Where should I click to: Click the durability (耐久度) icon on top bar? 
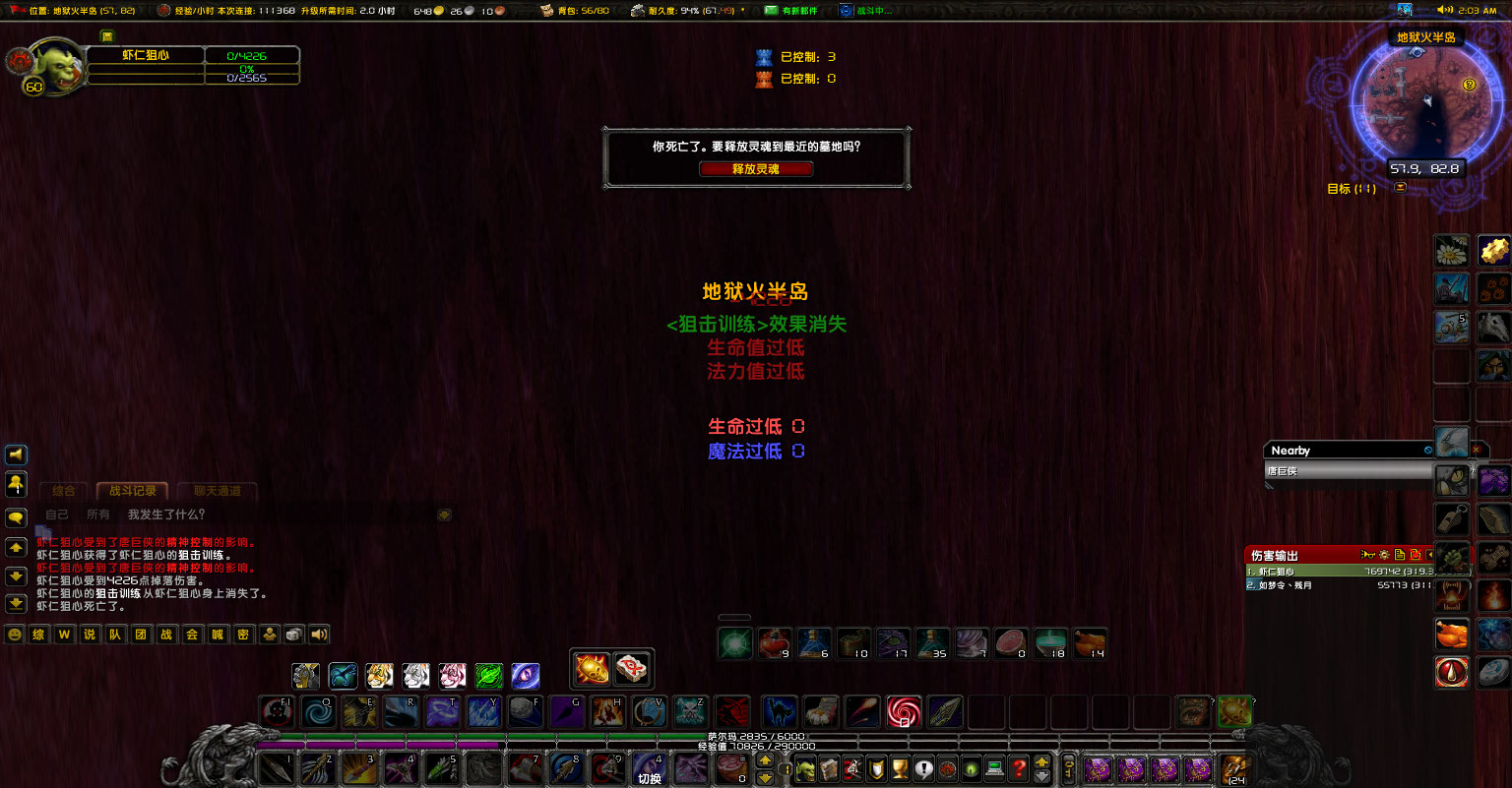(638, 11)
